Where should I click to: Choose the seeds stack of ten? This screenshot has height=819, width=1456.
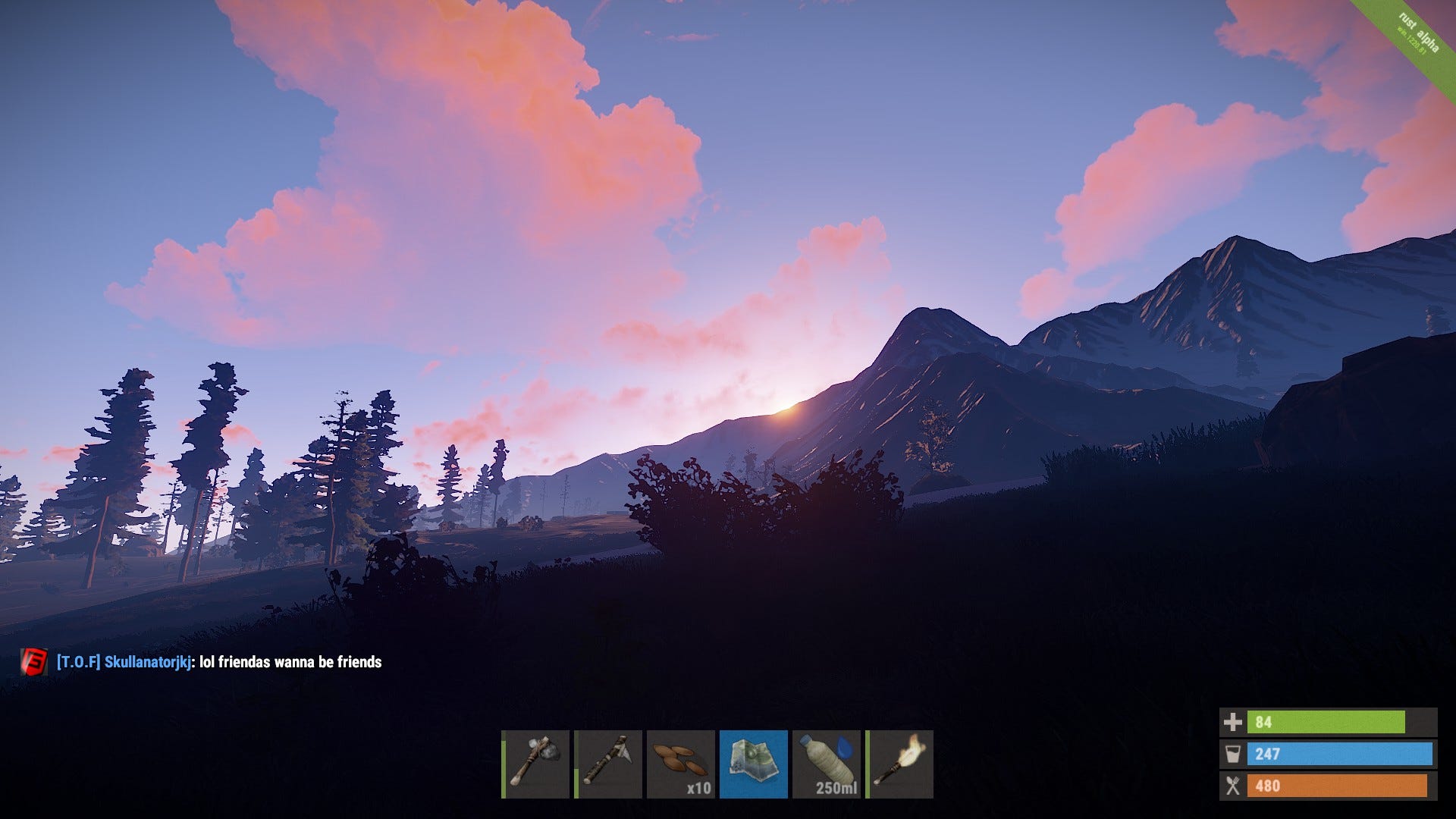click(681, 764)
